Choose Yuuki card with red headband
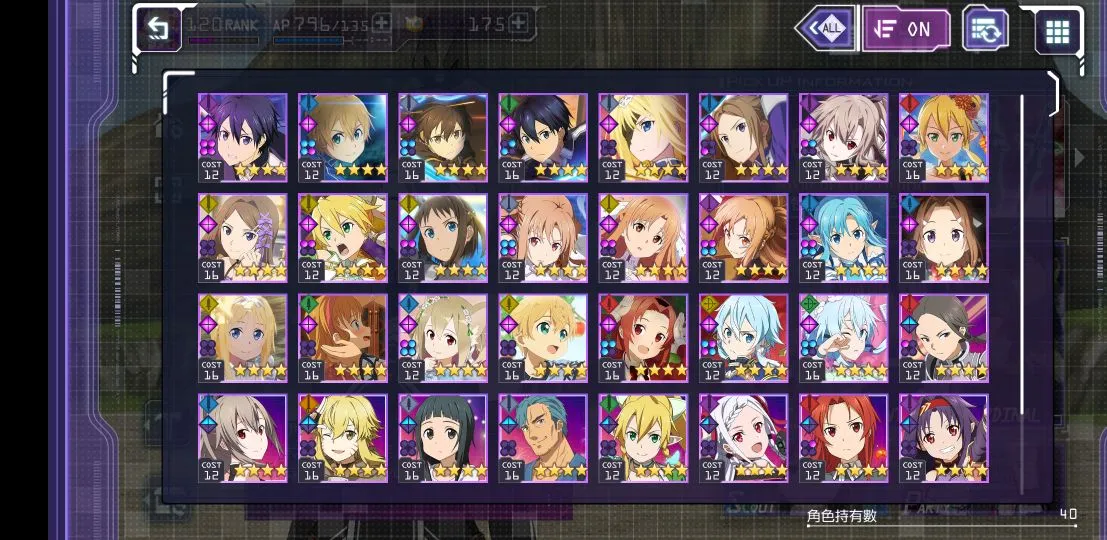 point(943,438)
